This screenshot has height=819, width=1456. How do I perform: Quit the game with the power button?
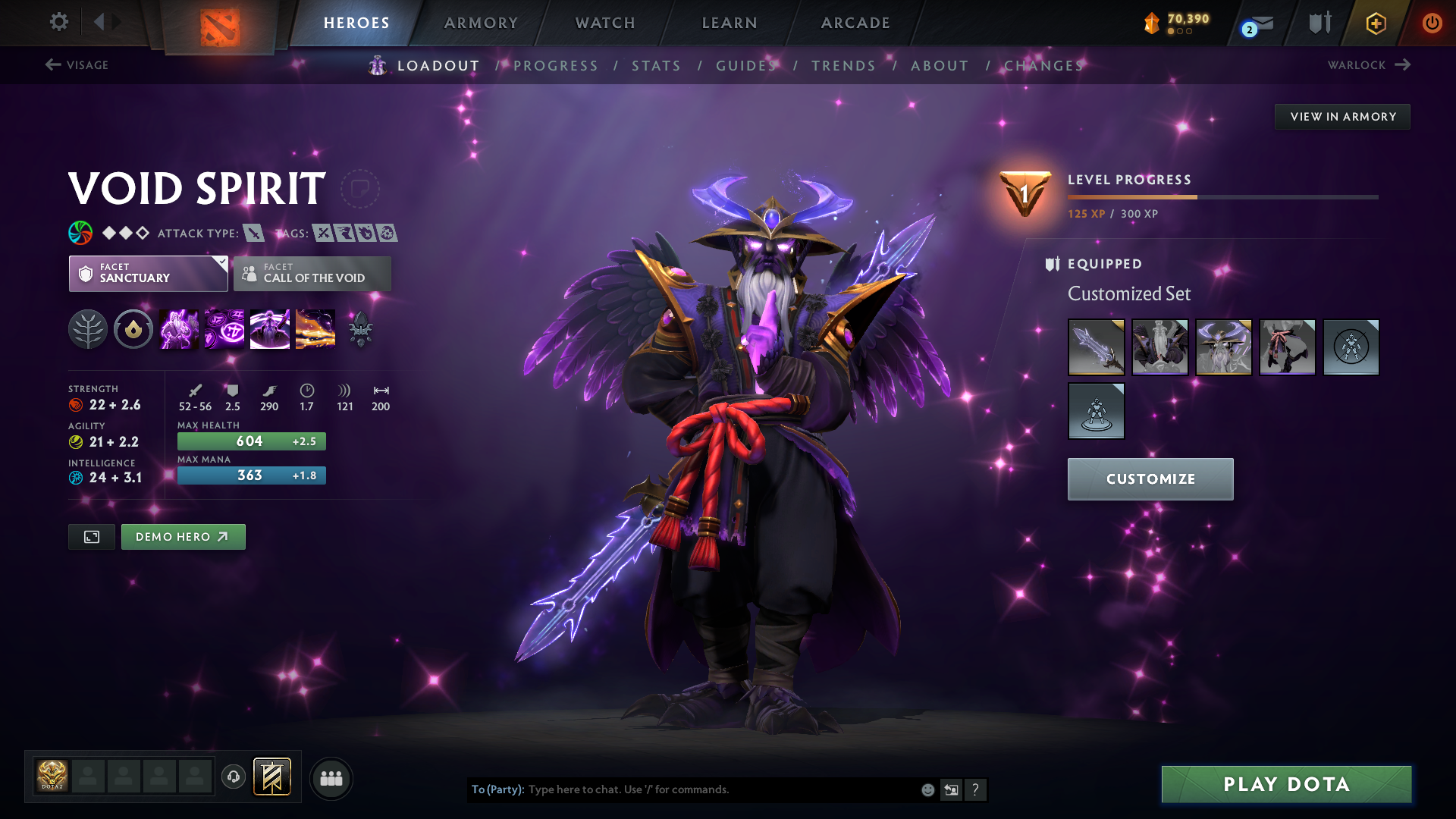pyautogui.click(x=1432, y=23)
